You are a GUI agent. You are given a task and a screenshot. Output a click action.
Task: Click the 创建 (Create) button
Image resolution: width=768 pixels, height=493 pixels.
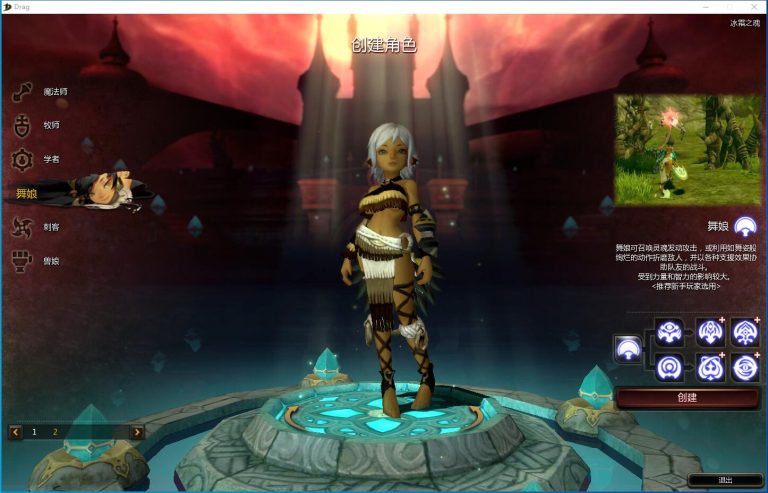tap(687, 397)
